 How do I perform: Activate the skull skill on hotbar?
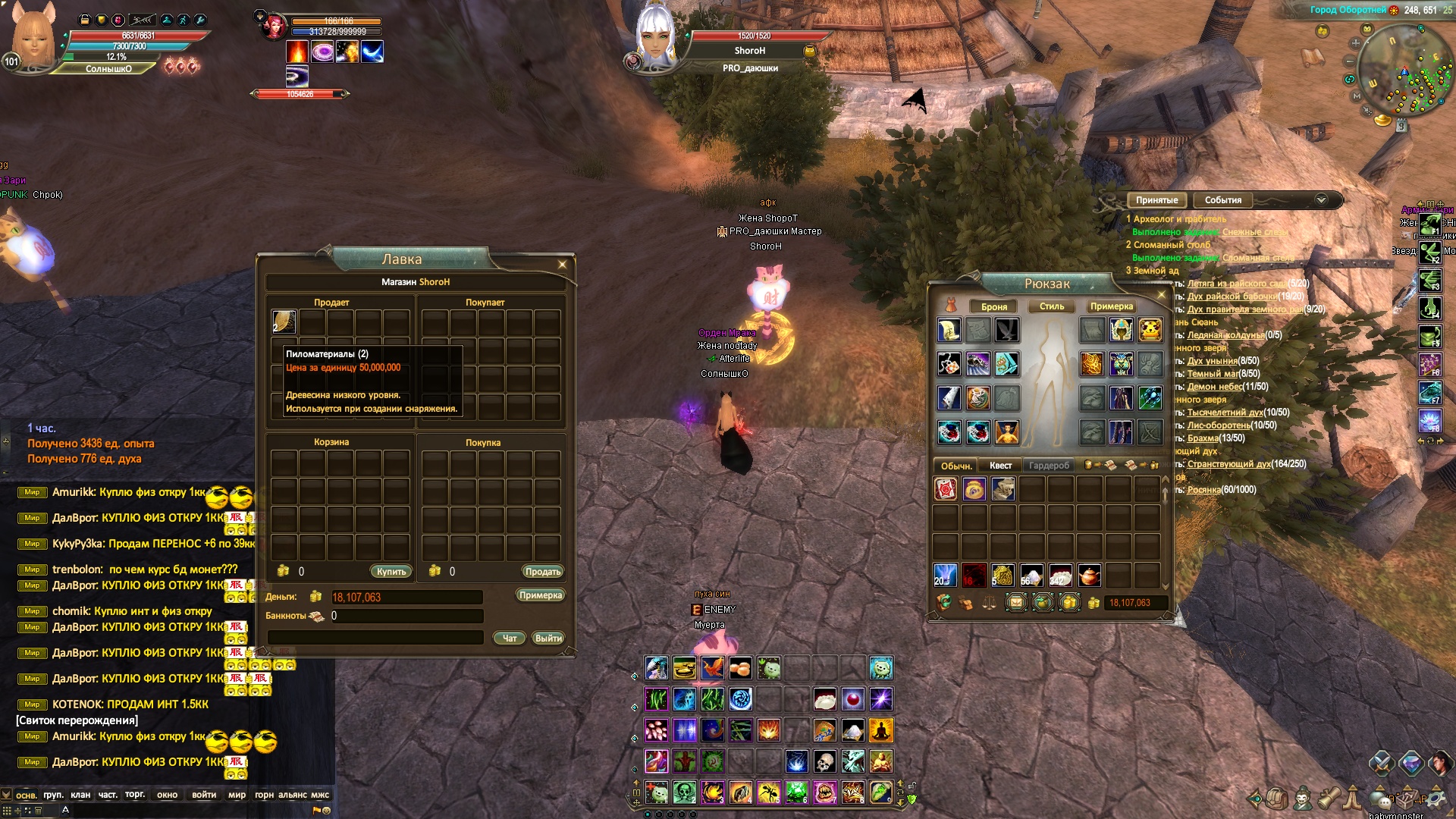pyautogui.click(x=824, y=761)
